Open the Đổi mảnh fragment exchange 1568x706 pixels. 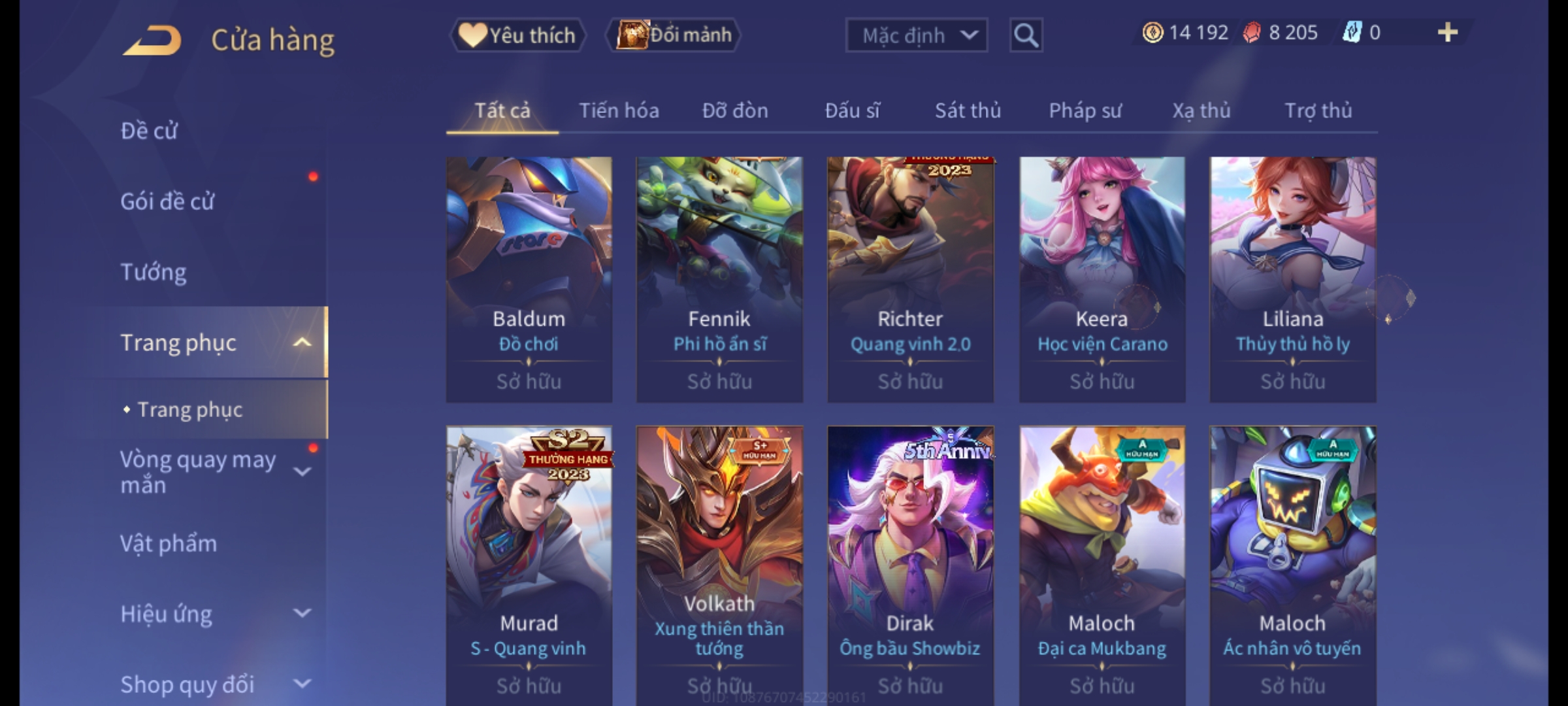pos(674,35)
